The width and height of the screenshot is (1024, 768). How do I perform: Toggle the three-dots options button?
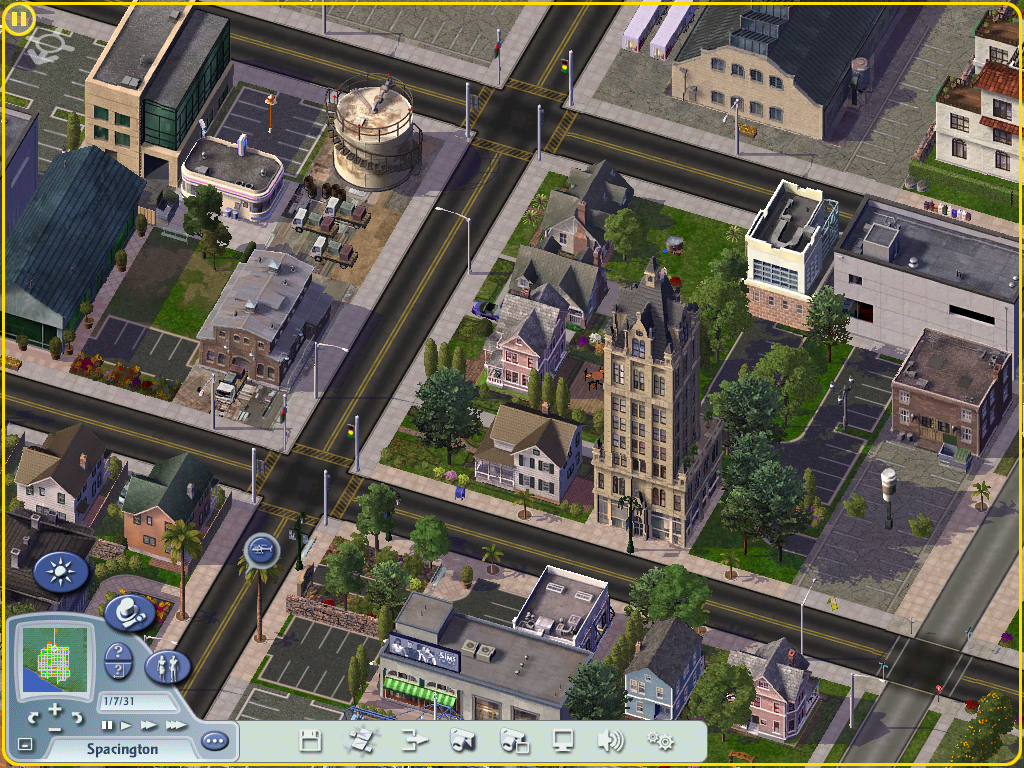pyautogui.click(x=214, y=742)
